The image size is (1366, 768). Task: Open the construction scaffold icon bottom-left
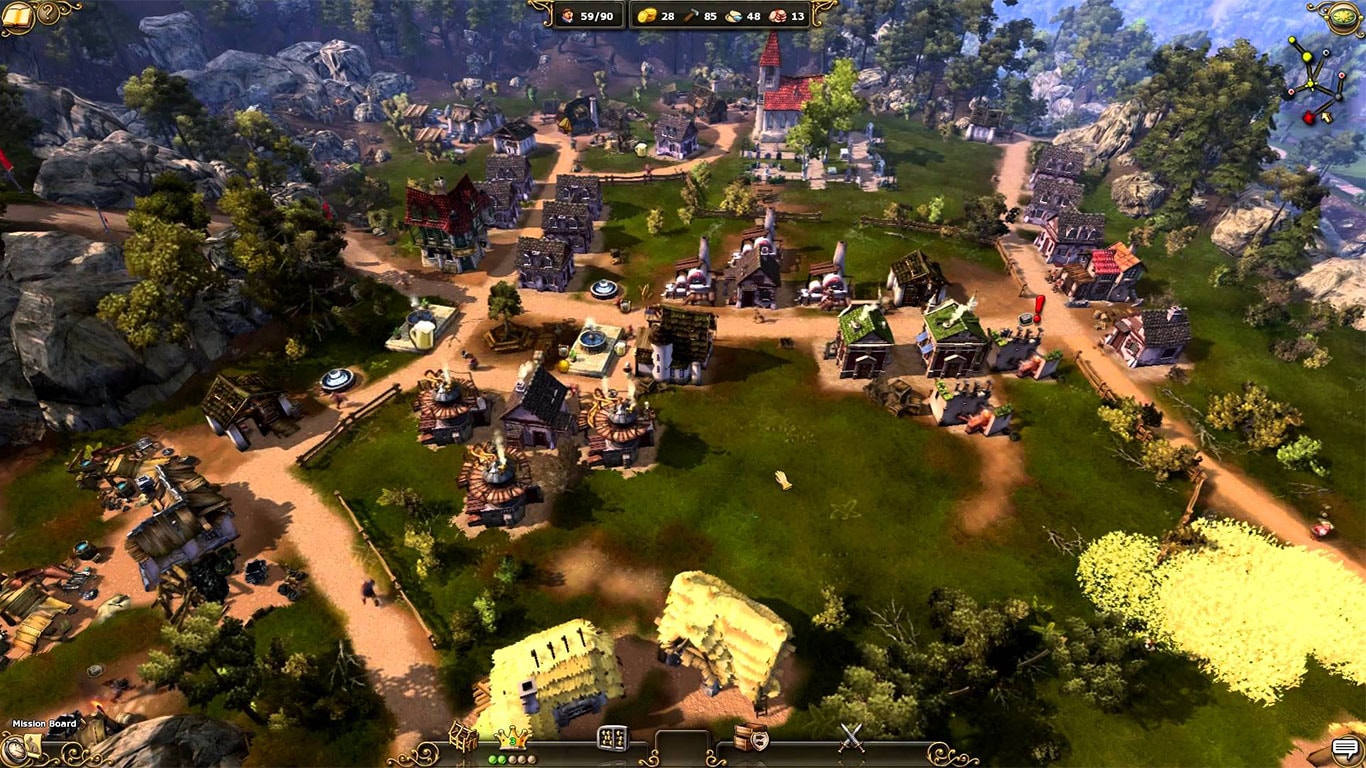pos(462,735)
